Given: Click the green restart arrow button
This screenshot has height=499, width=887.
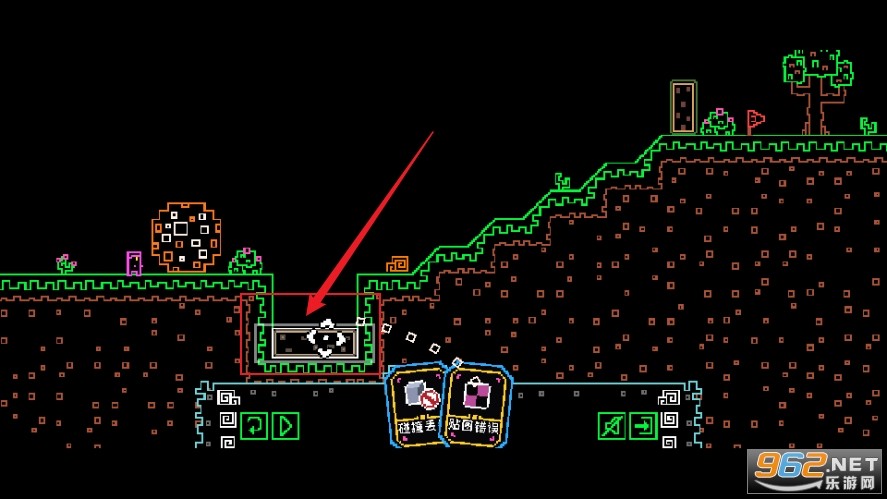Looking at the screenshot, I should tap(254, 426).
